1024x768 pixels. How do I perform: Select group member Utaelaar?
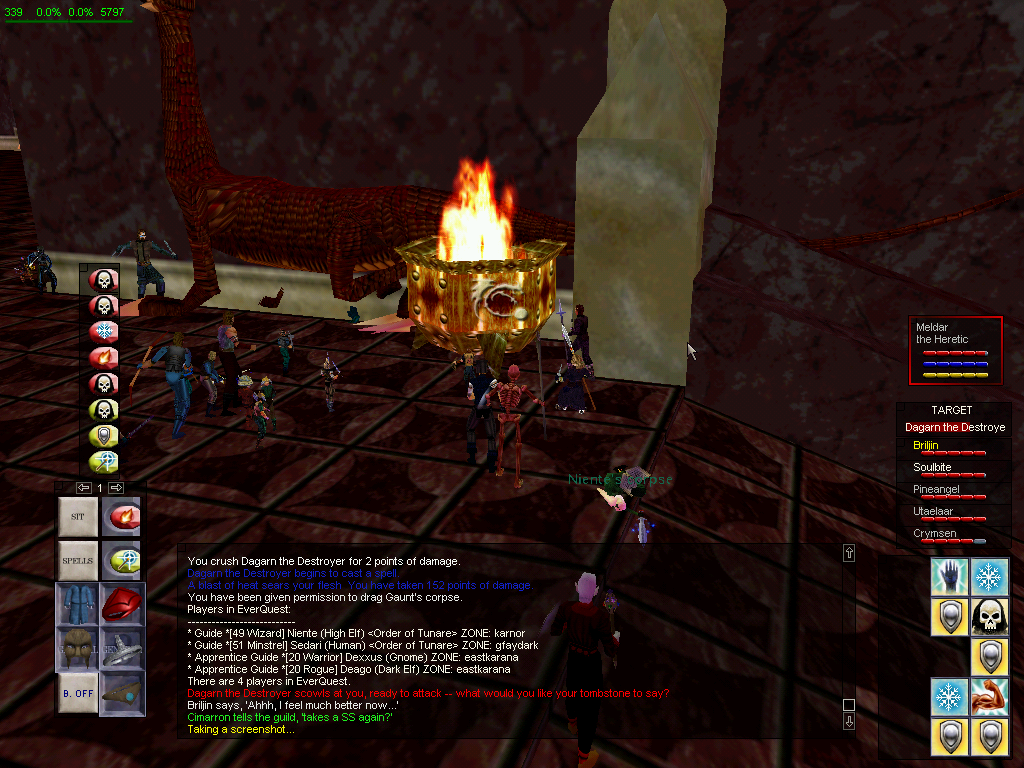(932, 511)
